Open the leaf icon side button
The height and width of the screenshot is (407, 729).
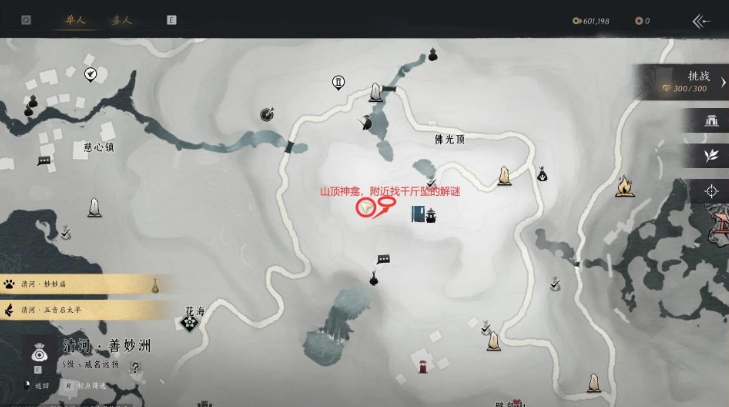712,156
